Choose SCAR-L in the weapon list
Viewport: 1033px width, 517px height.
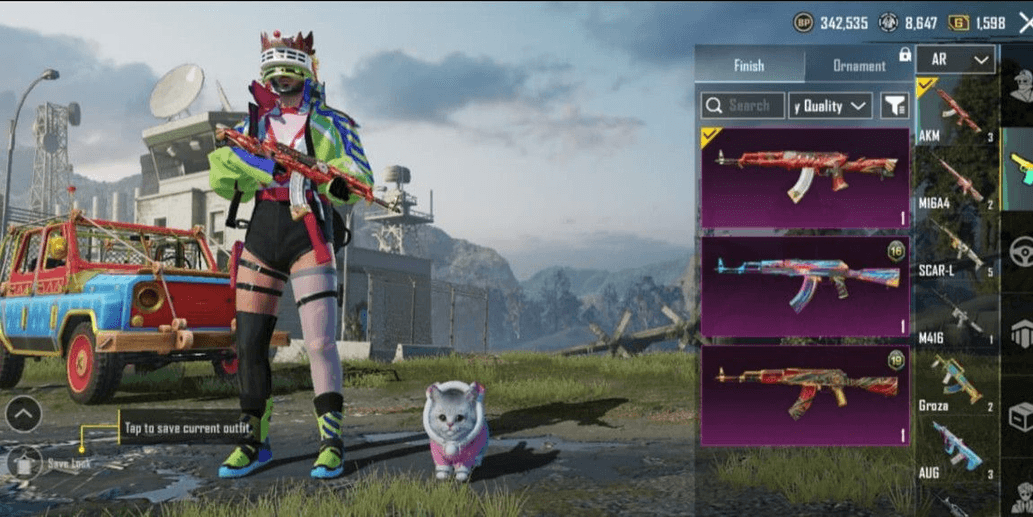tap(955, 247)
